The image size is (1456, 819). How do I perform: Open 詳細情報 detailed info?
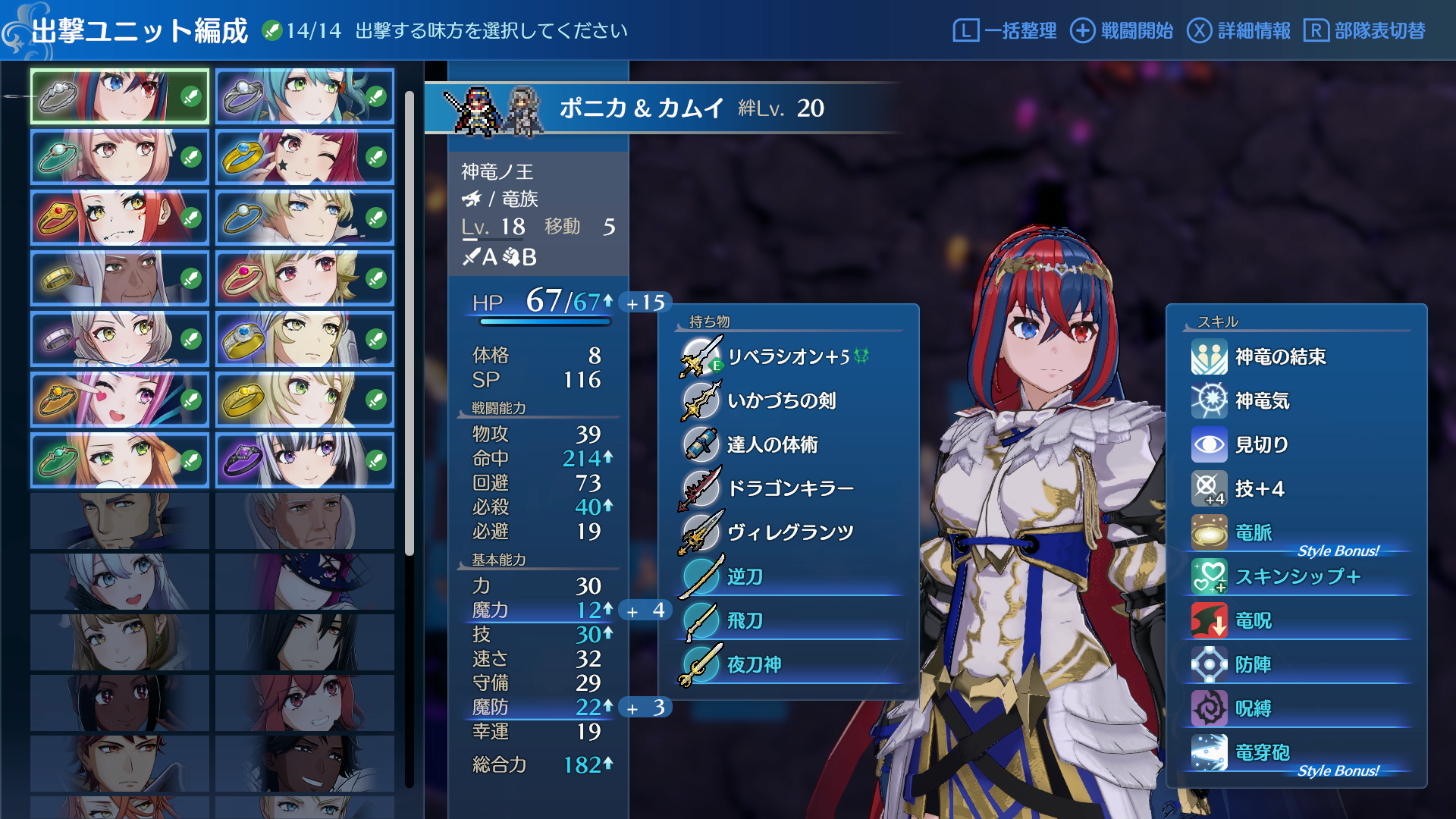1239,30
